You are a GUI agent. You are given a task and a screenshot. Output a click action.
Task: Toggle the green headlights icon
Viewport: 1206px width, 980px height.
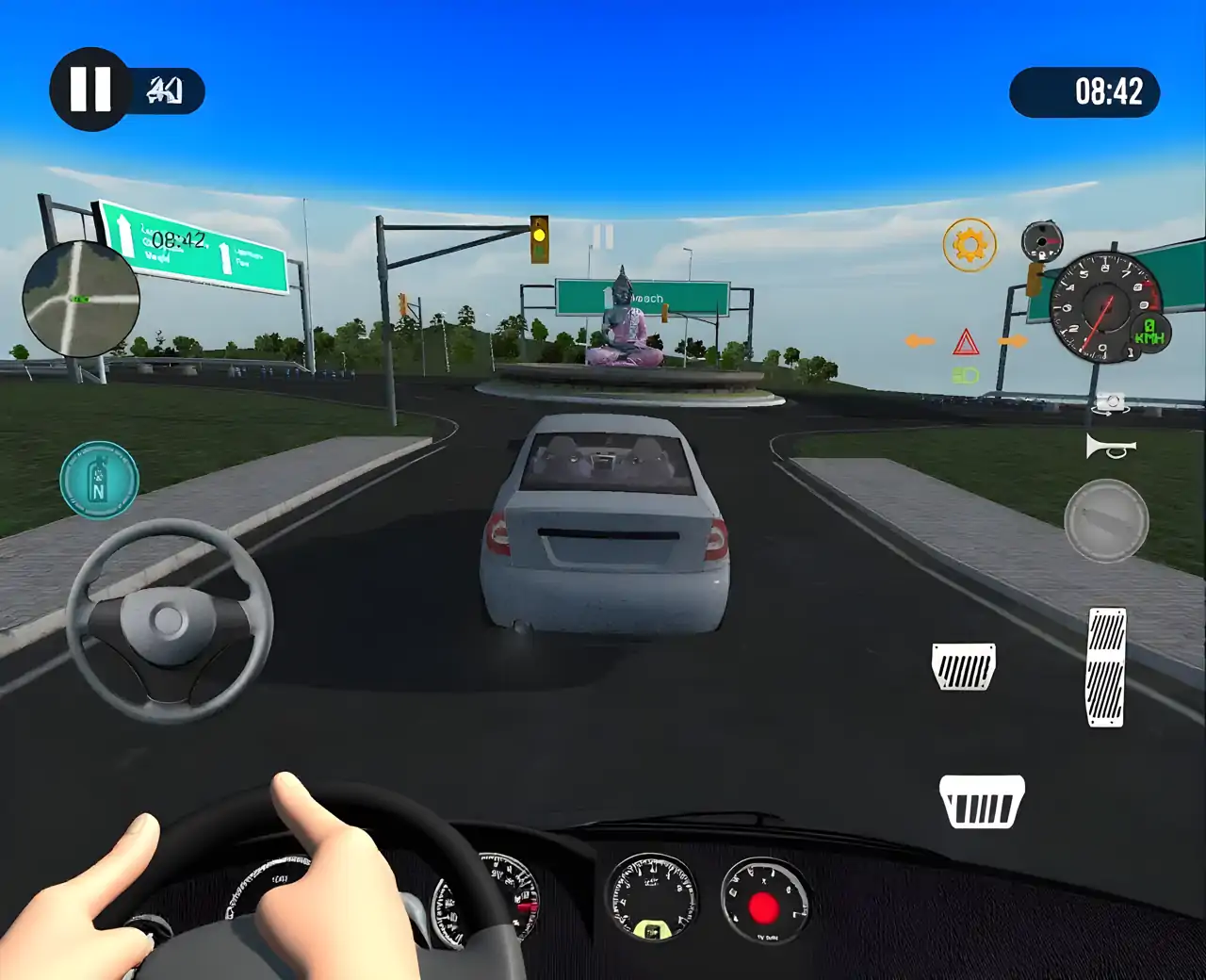pos(966,376)
